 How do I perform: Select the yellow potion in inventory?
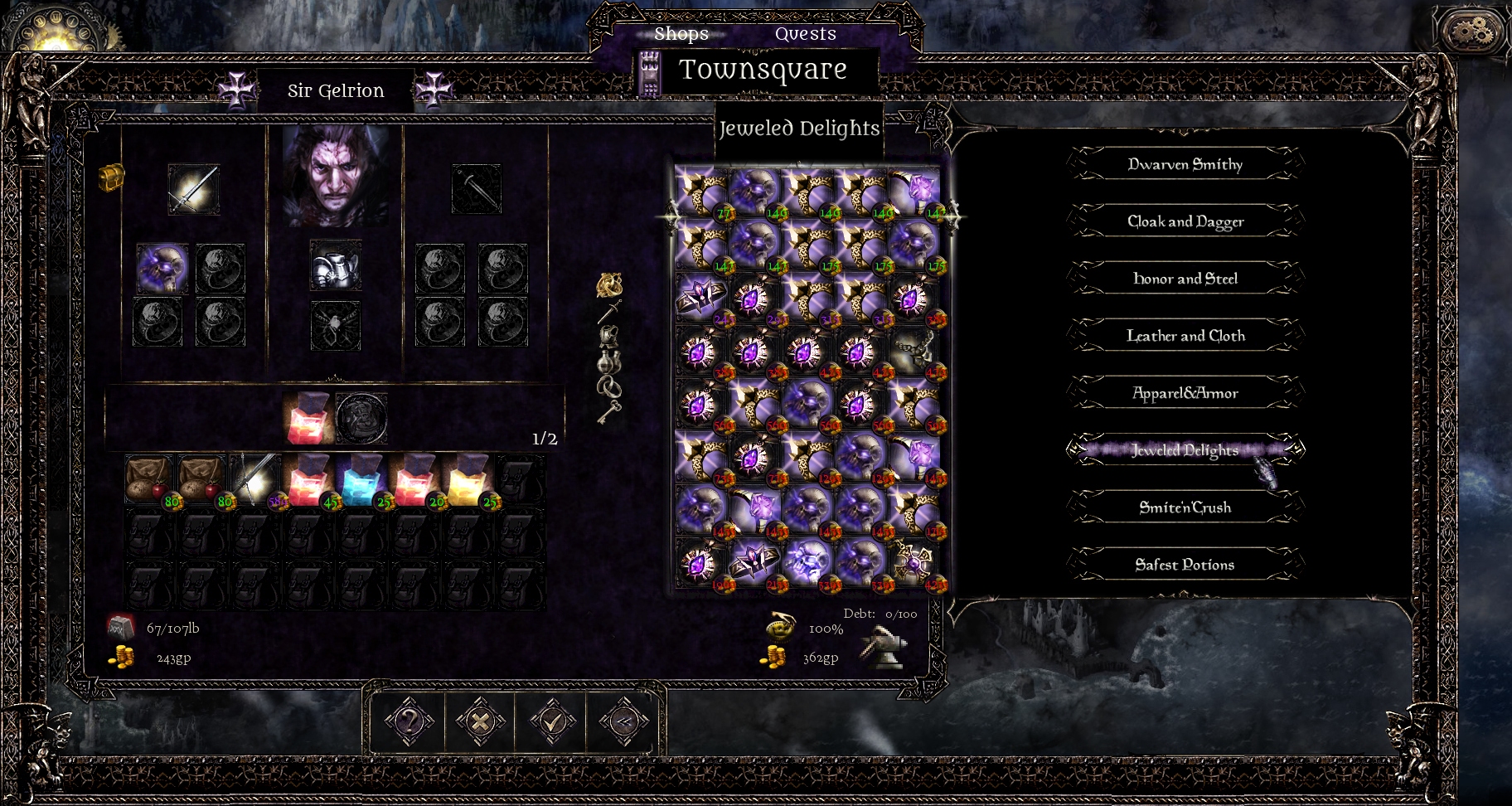point(468,480)
